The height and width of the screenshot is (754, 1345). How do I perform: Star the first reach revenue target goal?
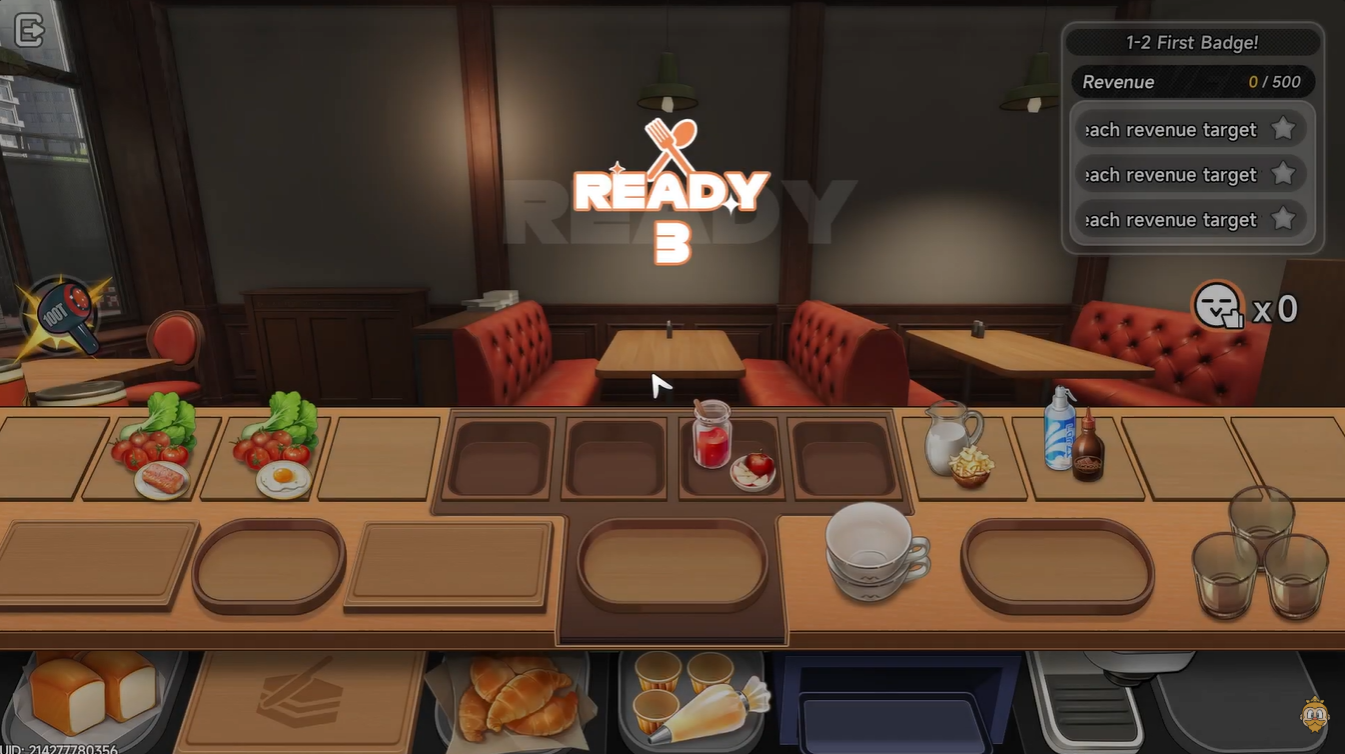1285,129
